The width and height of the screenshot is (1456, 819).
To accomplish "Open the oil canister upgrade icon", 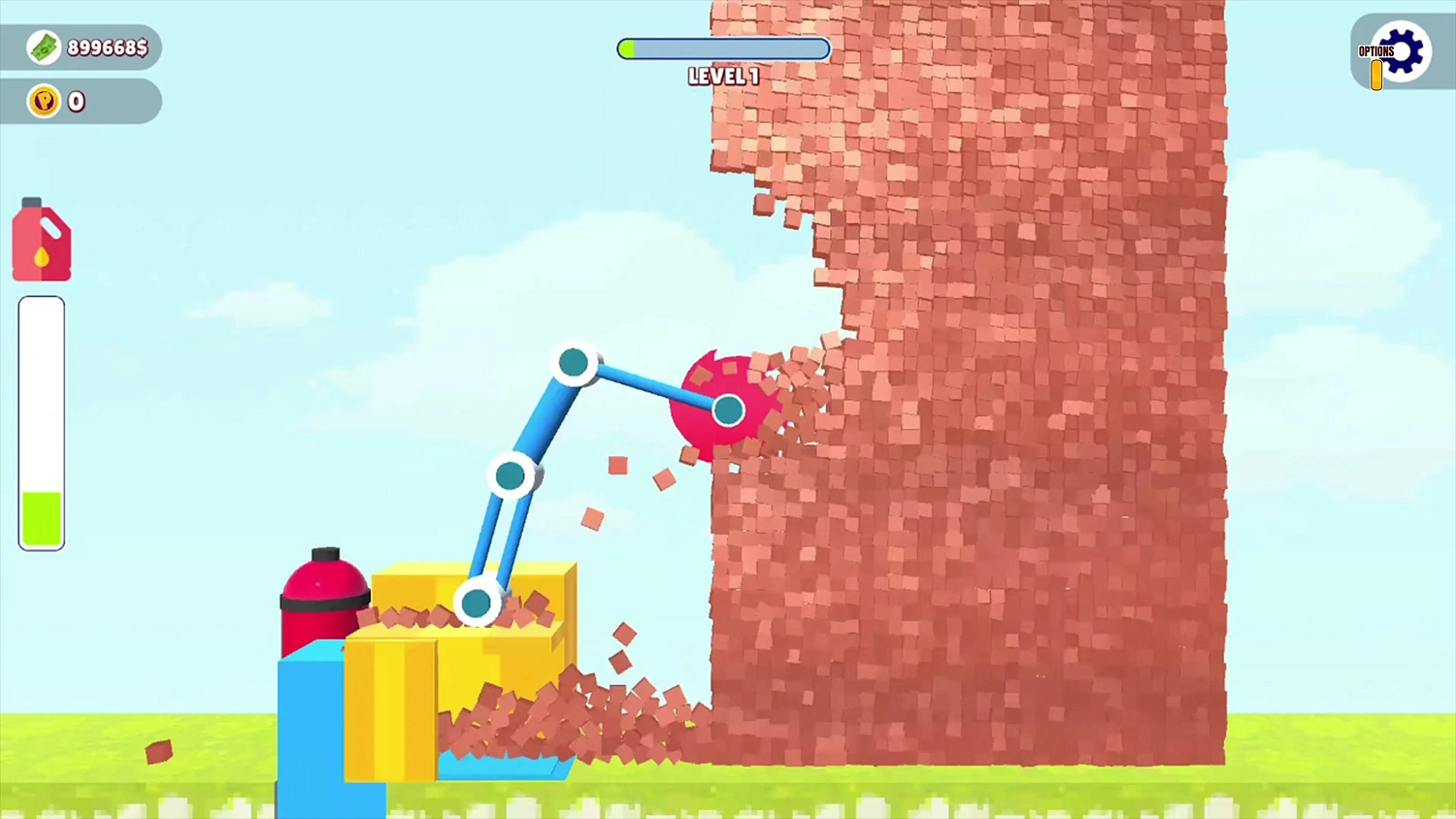I will point(41,238).
